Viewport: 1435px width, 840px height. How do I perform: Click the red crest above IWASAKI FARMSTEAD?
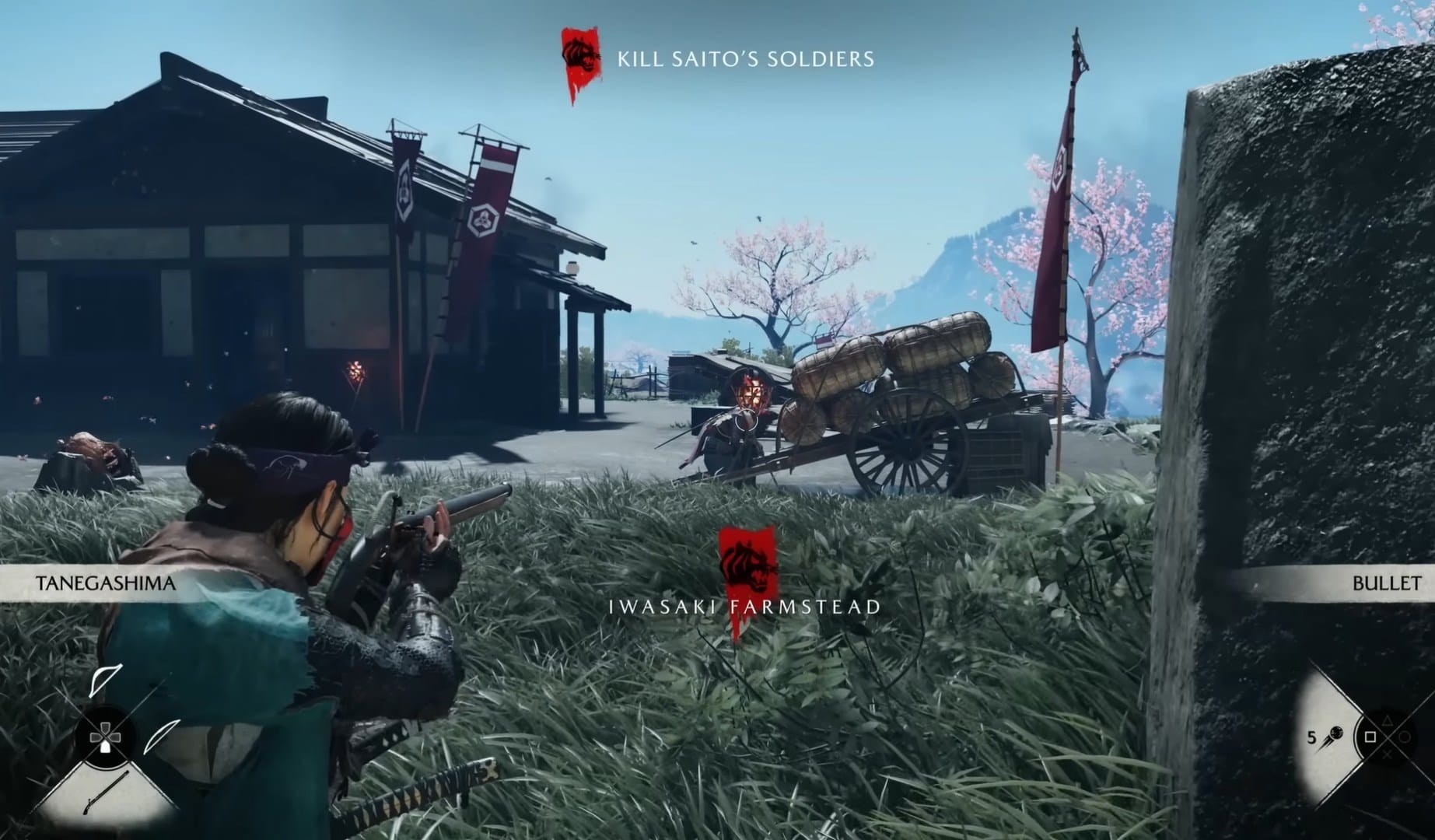[748, 562]
